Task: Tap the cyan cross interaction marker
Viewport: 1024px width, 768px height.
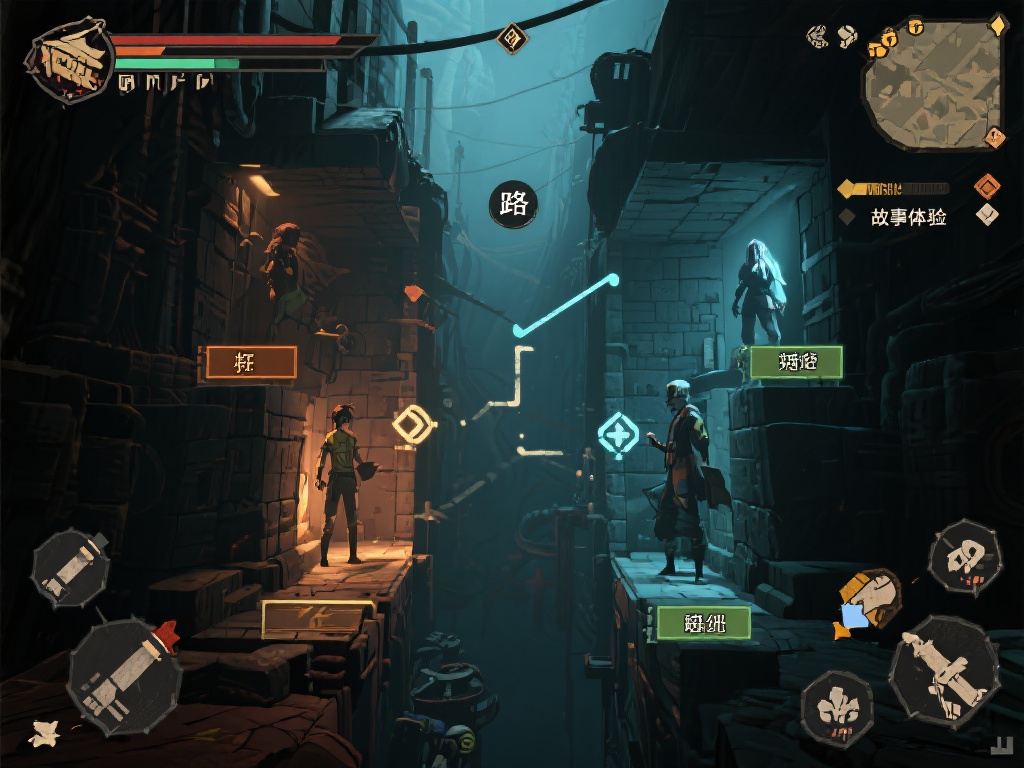Action: click(x=618, y=436)
